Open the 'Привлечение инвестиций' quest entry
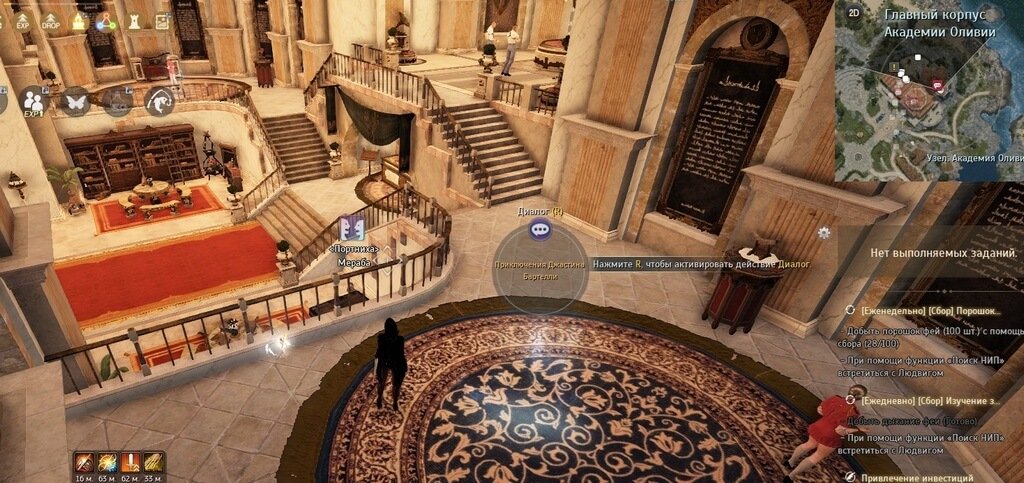Screen dimensions: 1024x483 (x=915, y=477)
